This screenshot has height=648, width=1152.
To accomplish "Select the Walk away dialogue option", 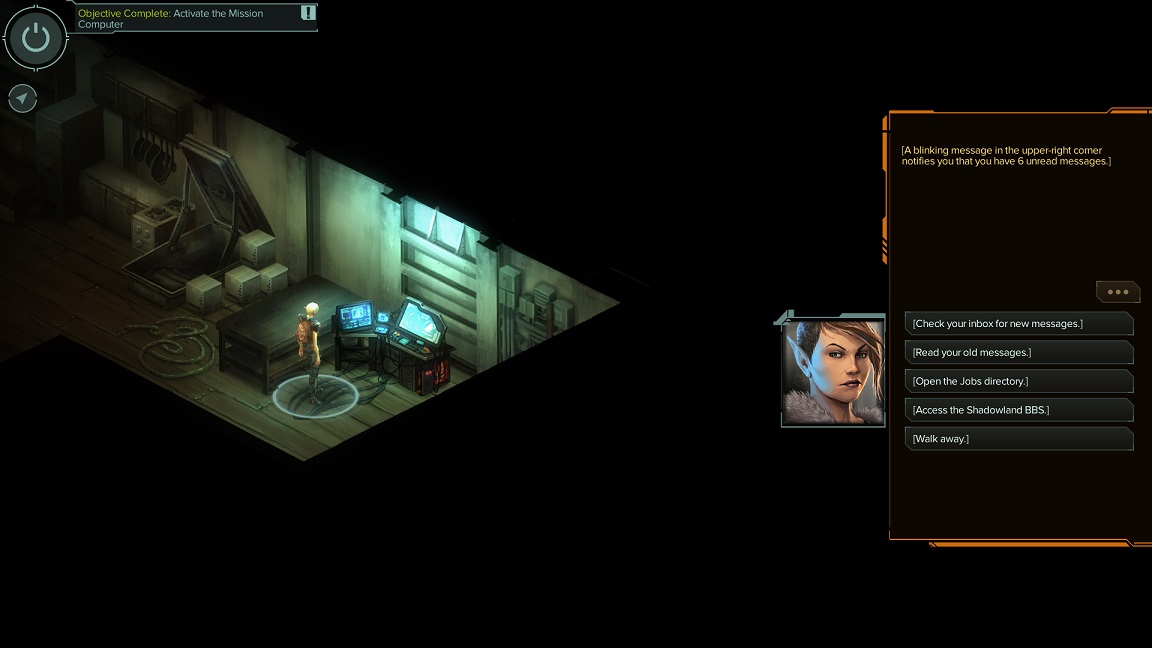I will point(1018,439).
